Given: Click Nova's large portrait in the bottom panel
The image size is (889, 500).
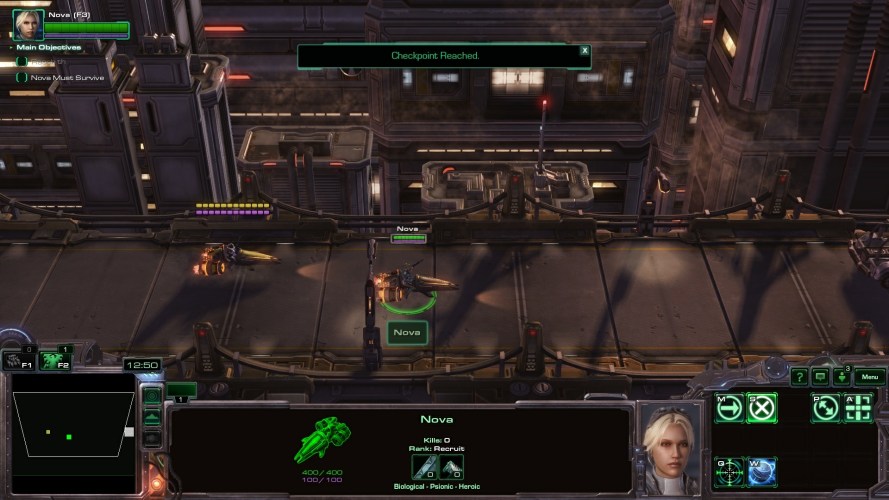Looking at the screenshot, I should click(671, 447).
